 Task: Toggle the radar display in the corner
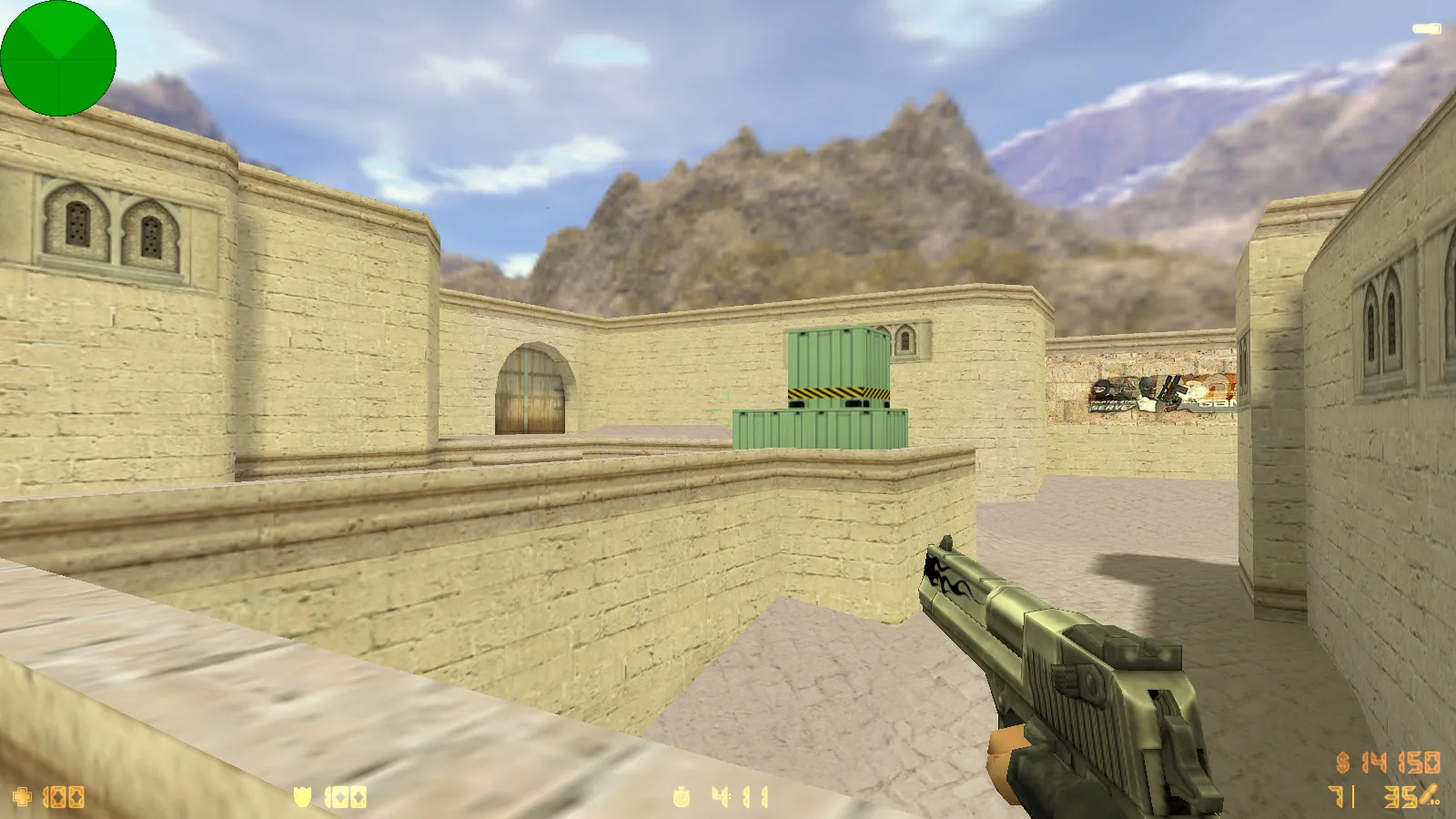coord(58,57)
